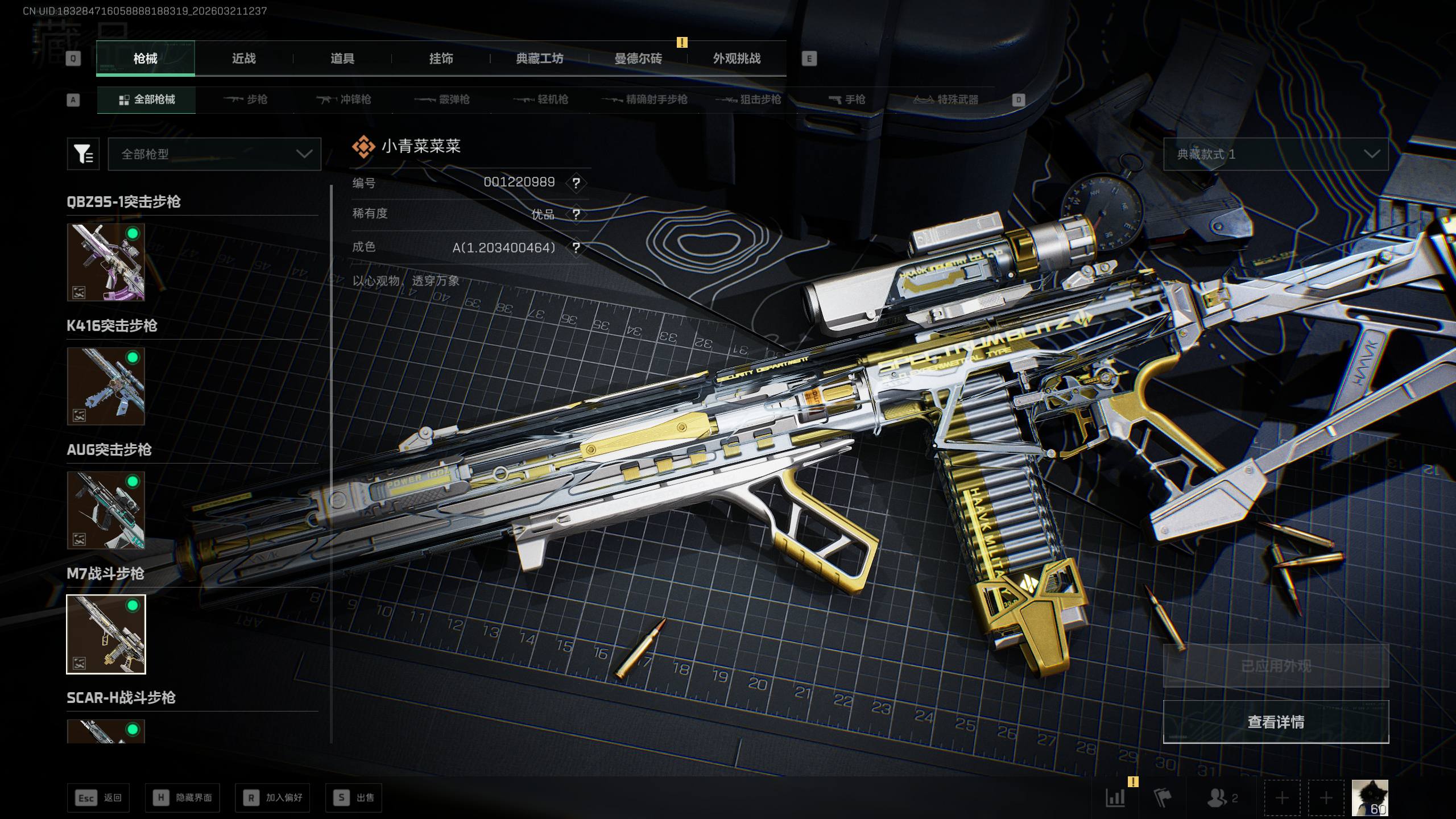Filter weapons by 冲锋枪 submachine guns
Screen dimensions: 1456x819
point(344,100)
